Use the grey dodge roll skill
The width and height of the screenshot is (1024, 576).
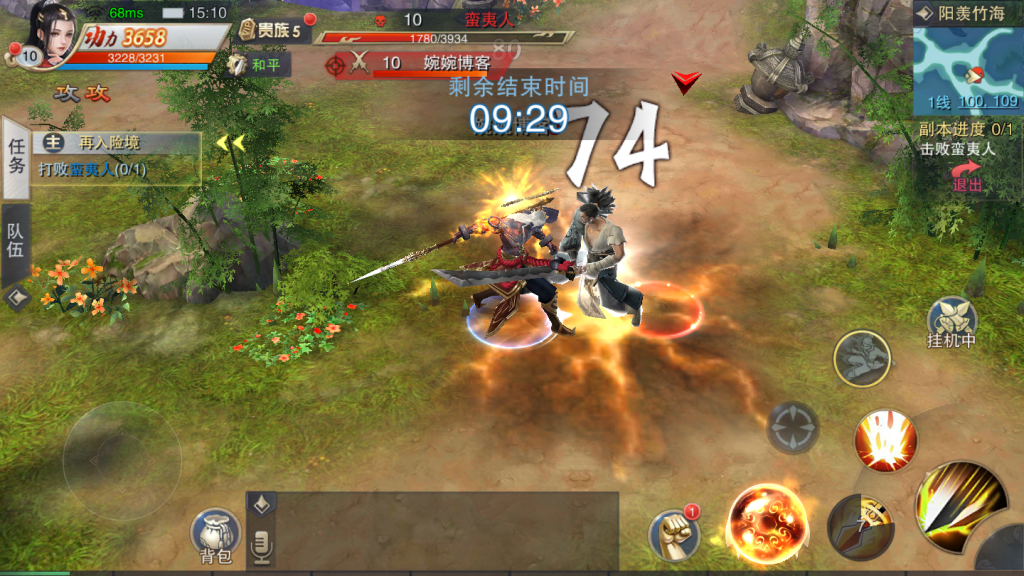click(x=862, y=358)
